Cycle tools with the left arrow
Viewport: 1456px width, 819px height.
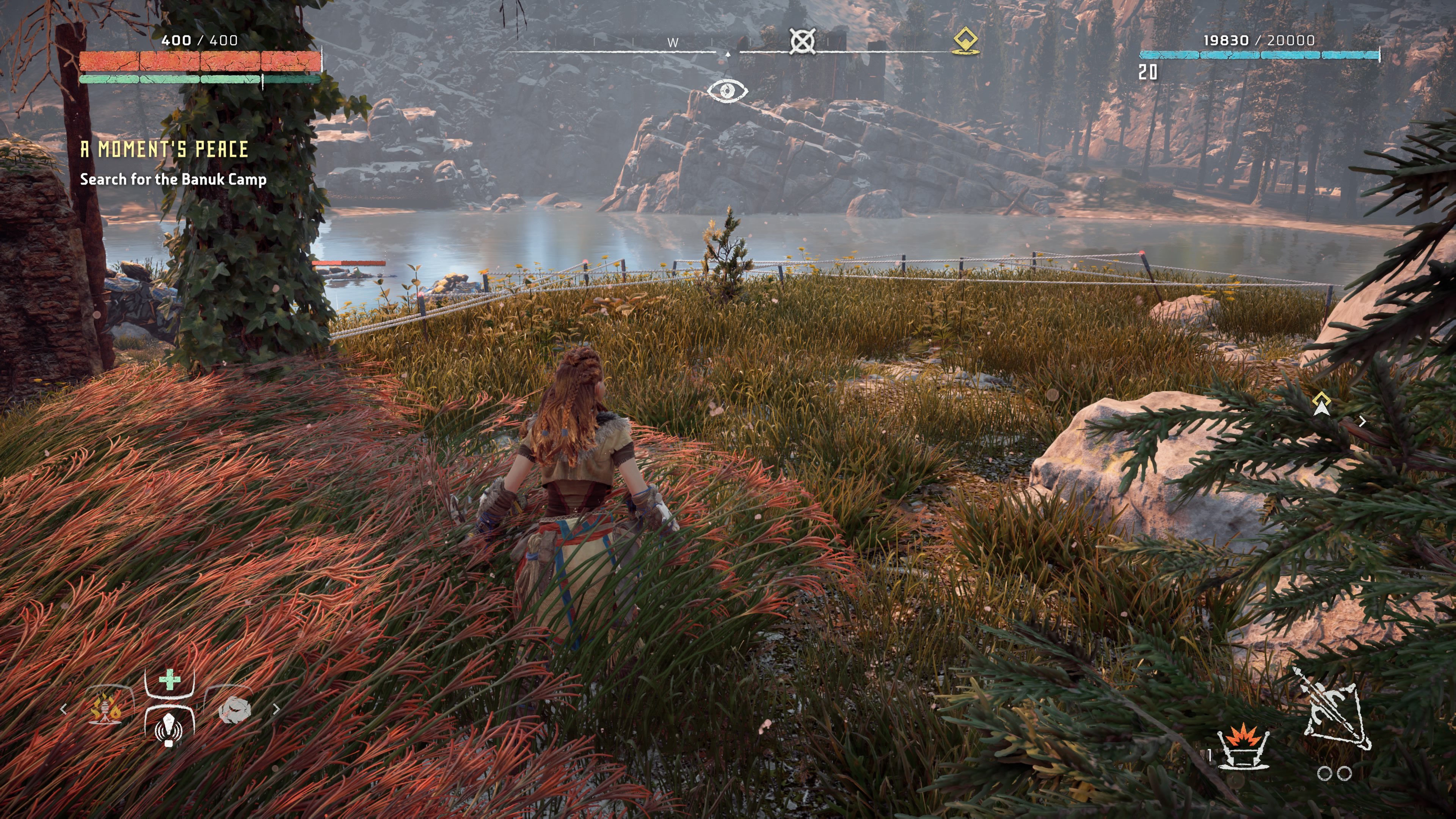pos(63,709)
